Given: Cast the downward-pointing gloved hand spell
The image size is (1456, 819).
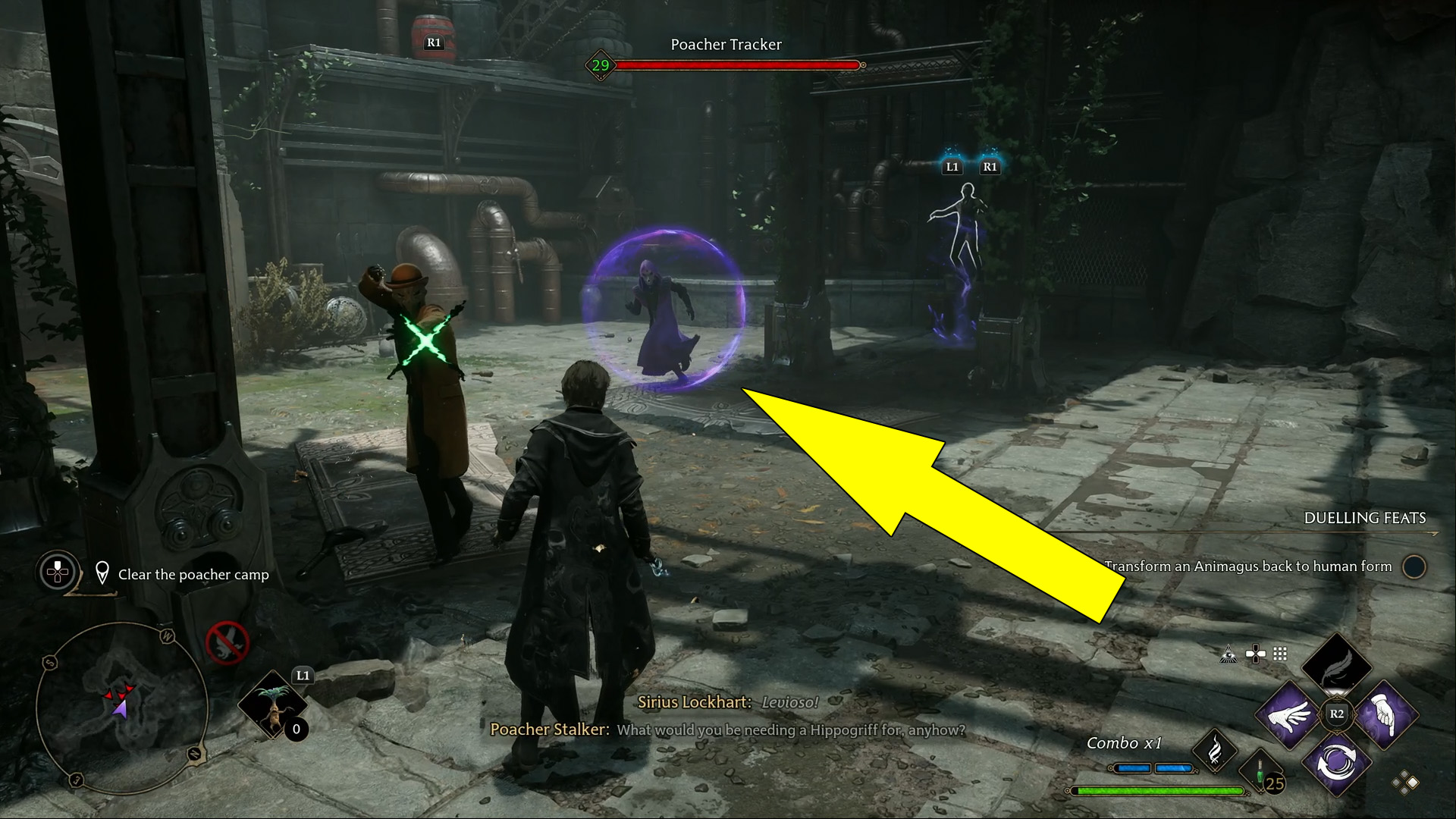Looking at the screenshot, I should [x=1385, y=714].
